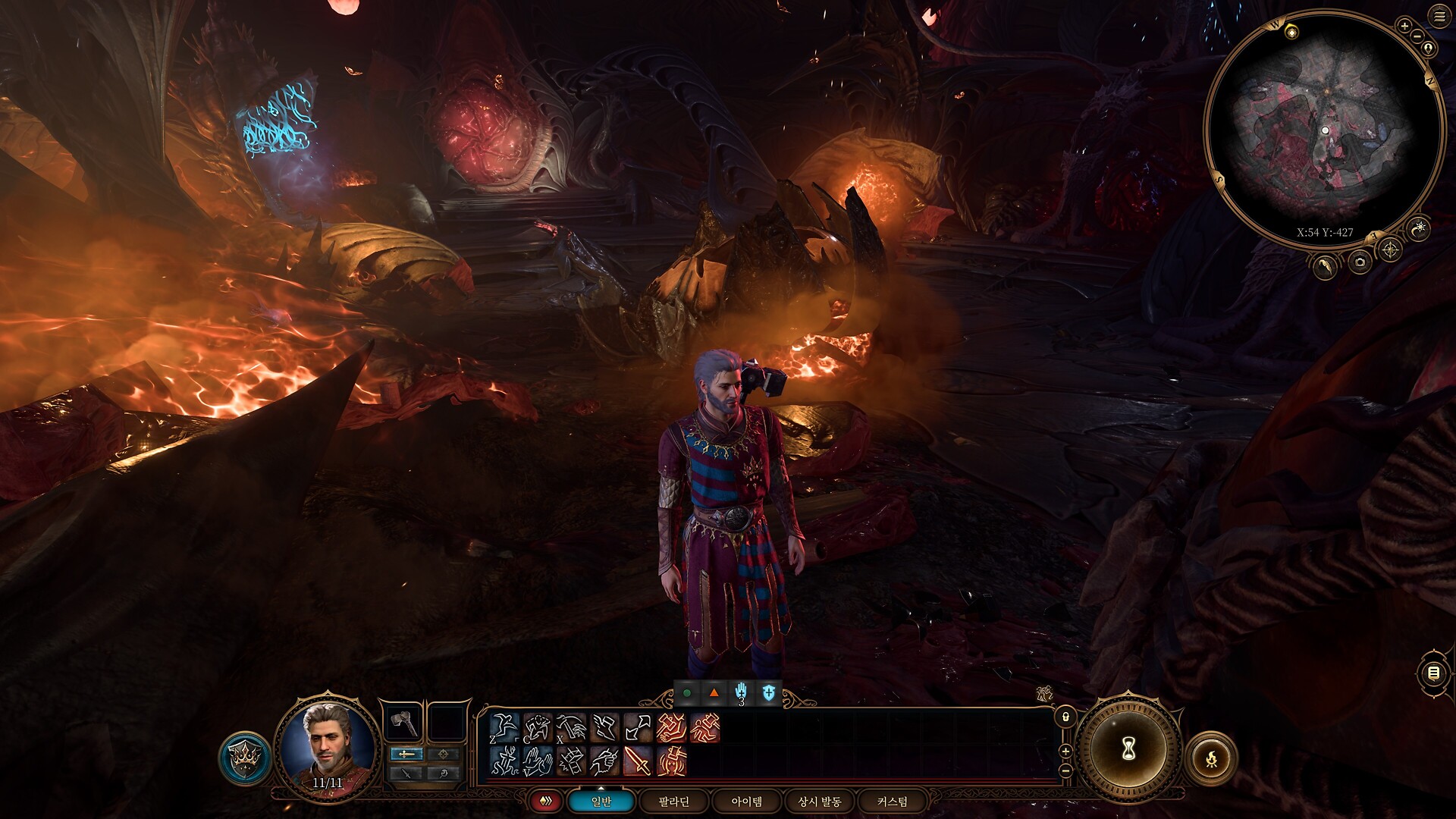
Task: Click the hourglass end turn button
Action: click(x=1128, y=748)
